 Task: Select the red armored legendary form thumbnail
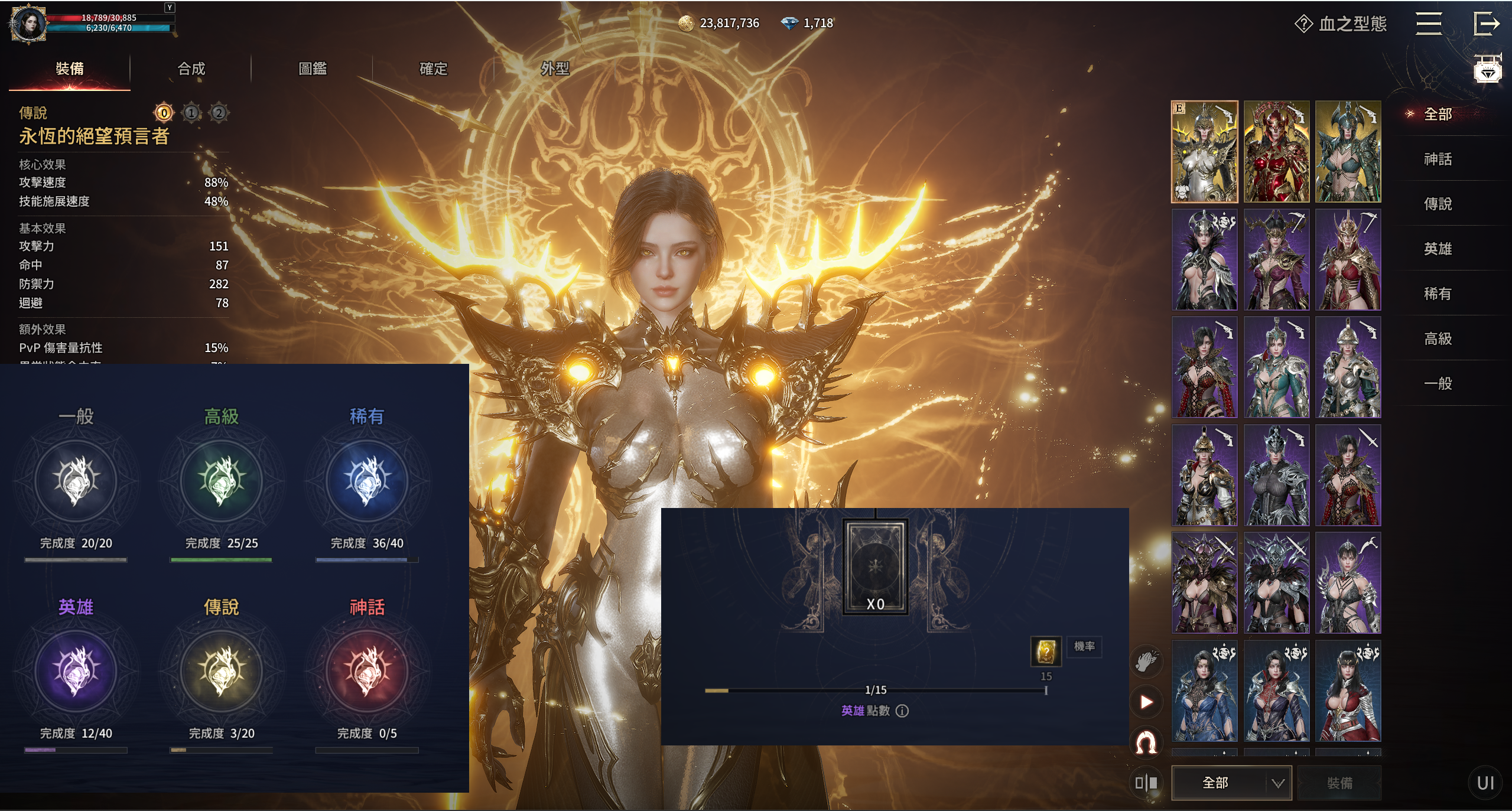(1276, 152)
